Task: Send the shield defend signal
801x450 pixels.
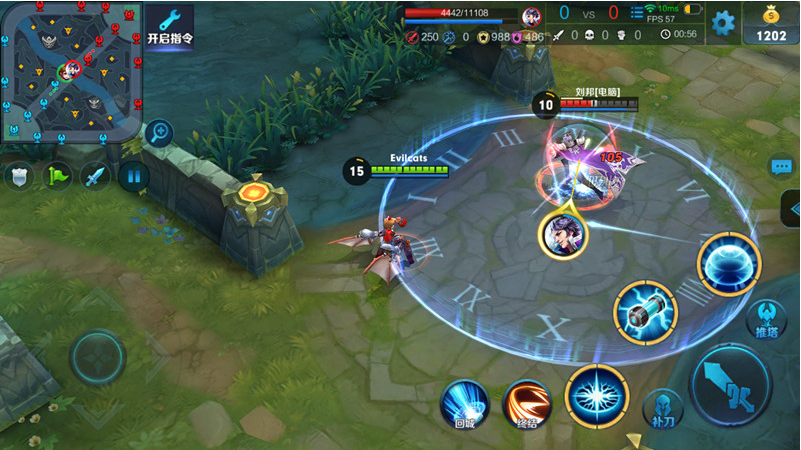Action: pyautogui.click(x=18, y=177)
